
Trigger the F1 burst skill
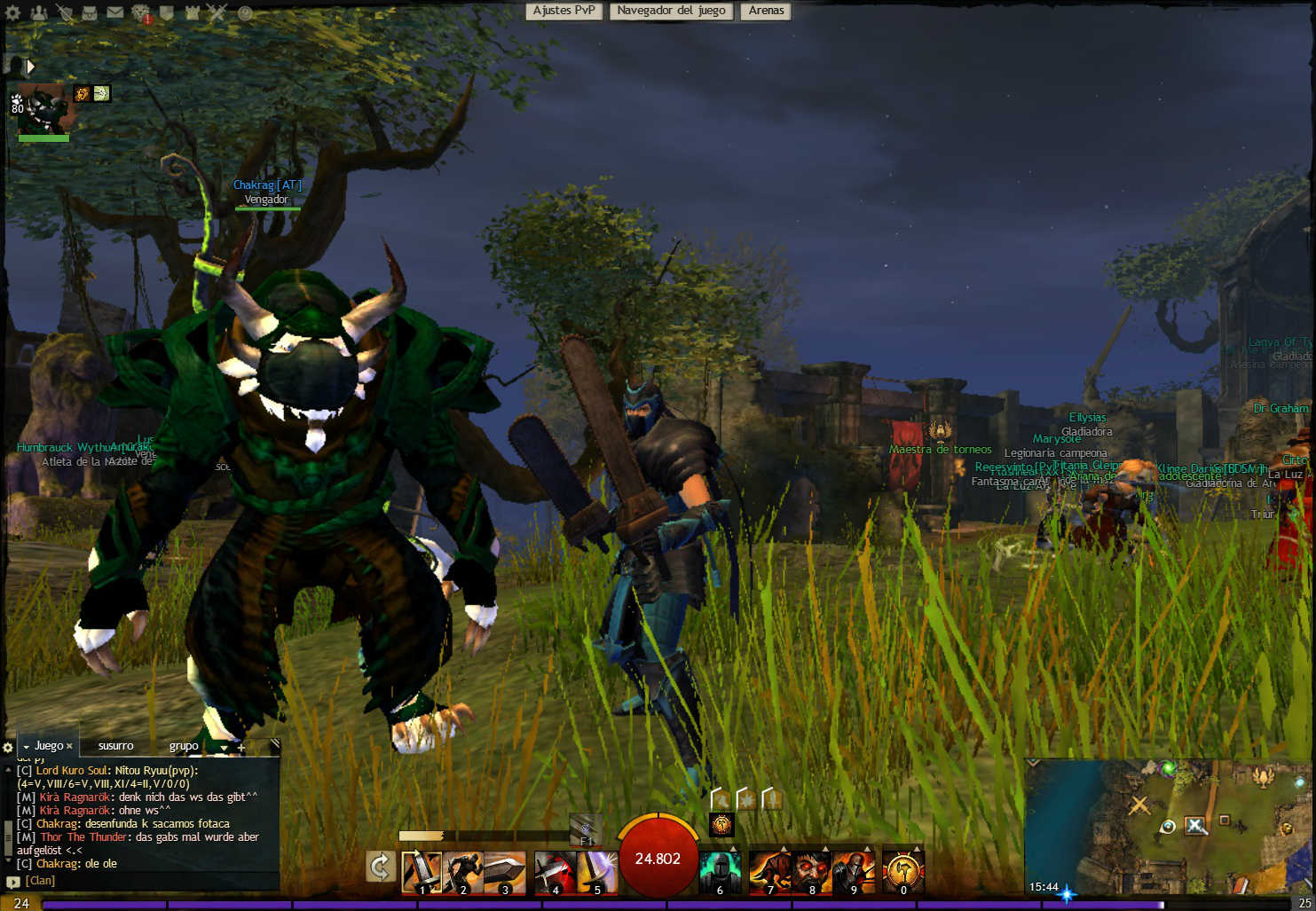[585, 829]
